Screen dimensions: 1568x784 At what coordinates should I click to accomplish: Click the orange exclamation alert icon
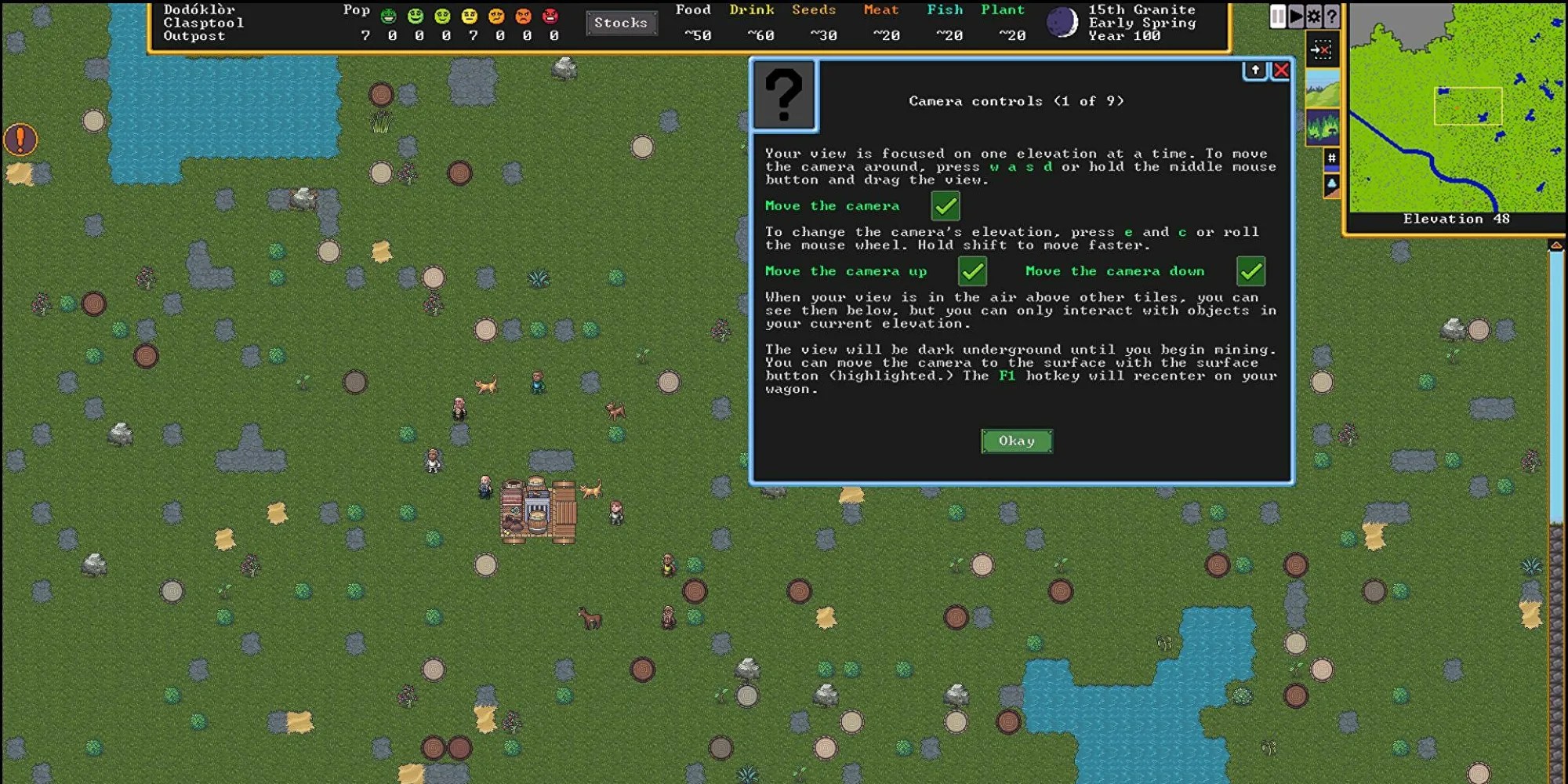[x=20, y=140]
